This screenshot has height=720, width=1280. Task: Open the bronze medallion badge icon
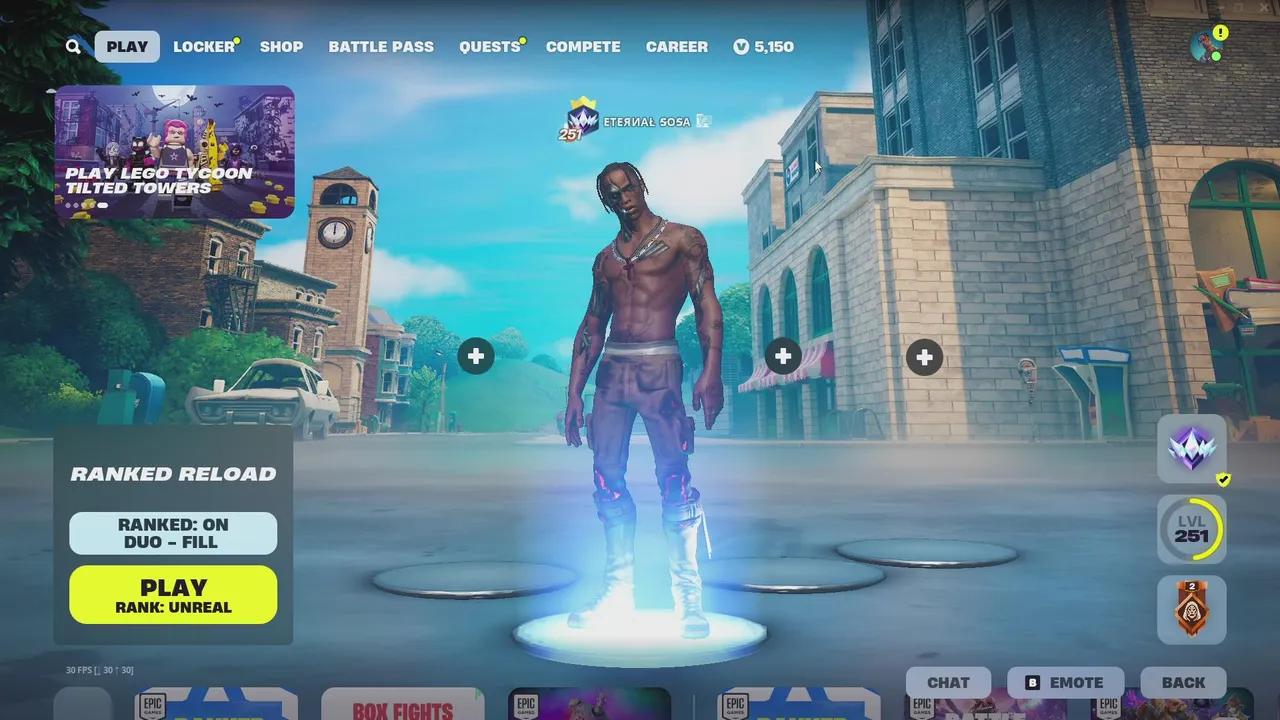click(1190, 609)
